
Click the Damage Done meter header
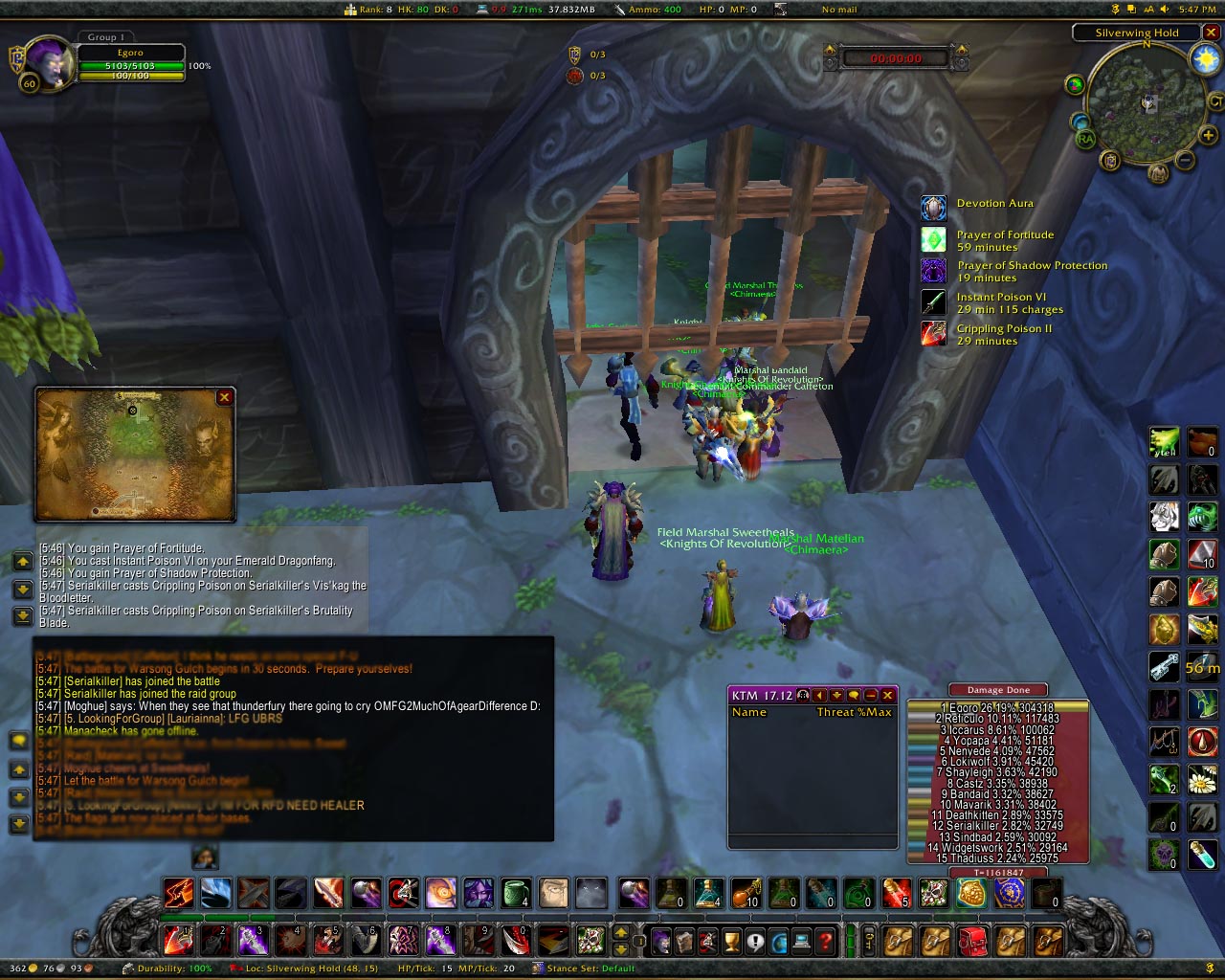(x=998, y=689)
